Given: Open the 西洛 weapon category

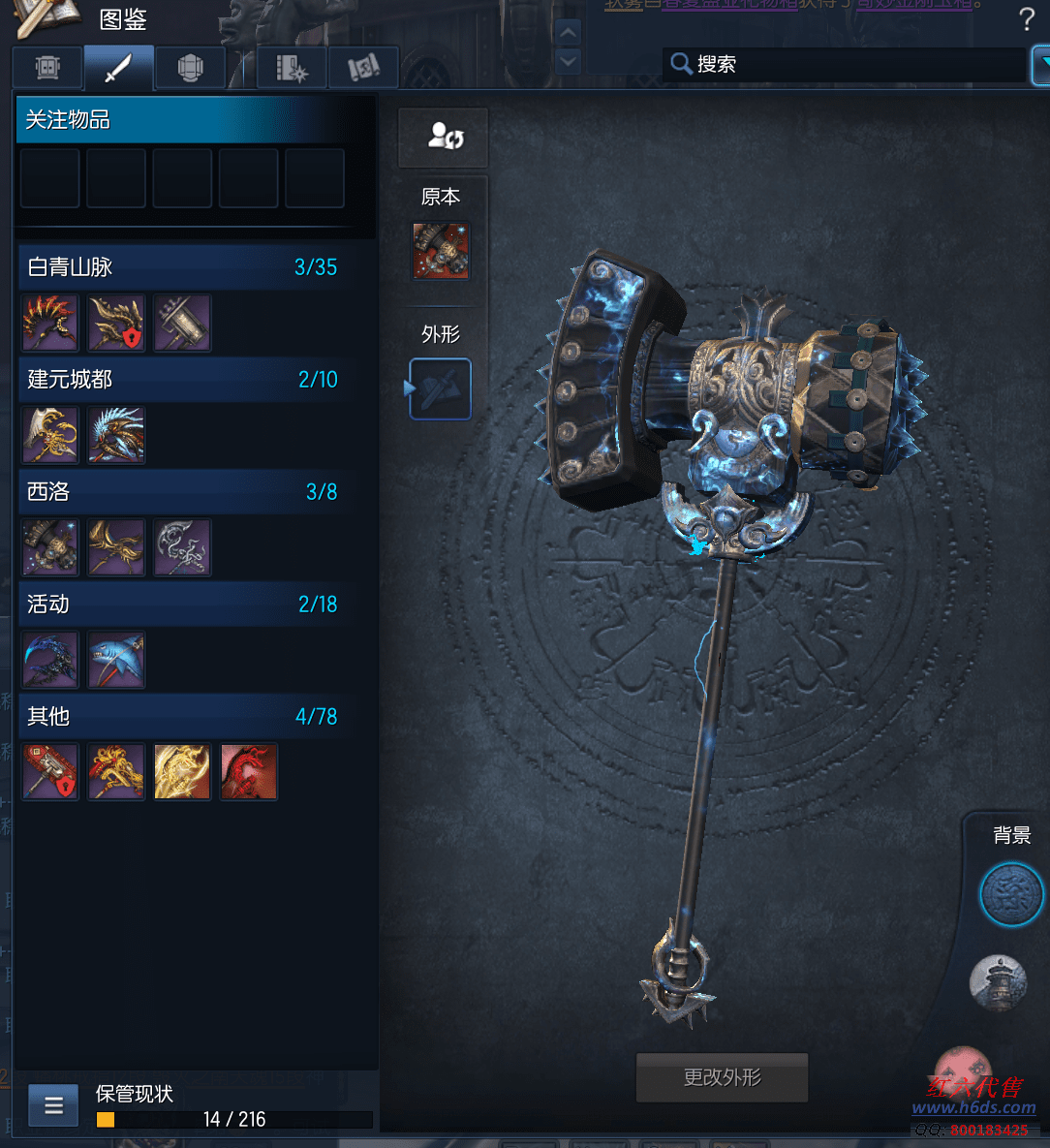Looking at the screenshot, I should (x=182, y=492).
